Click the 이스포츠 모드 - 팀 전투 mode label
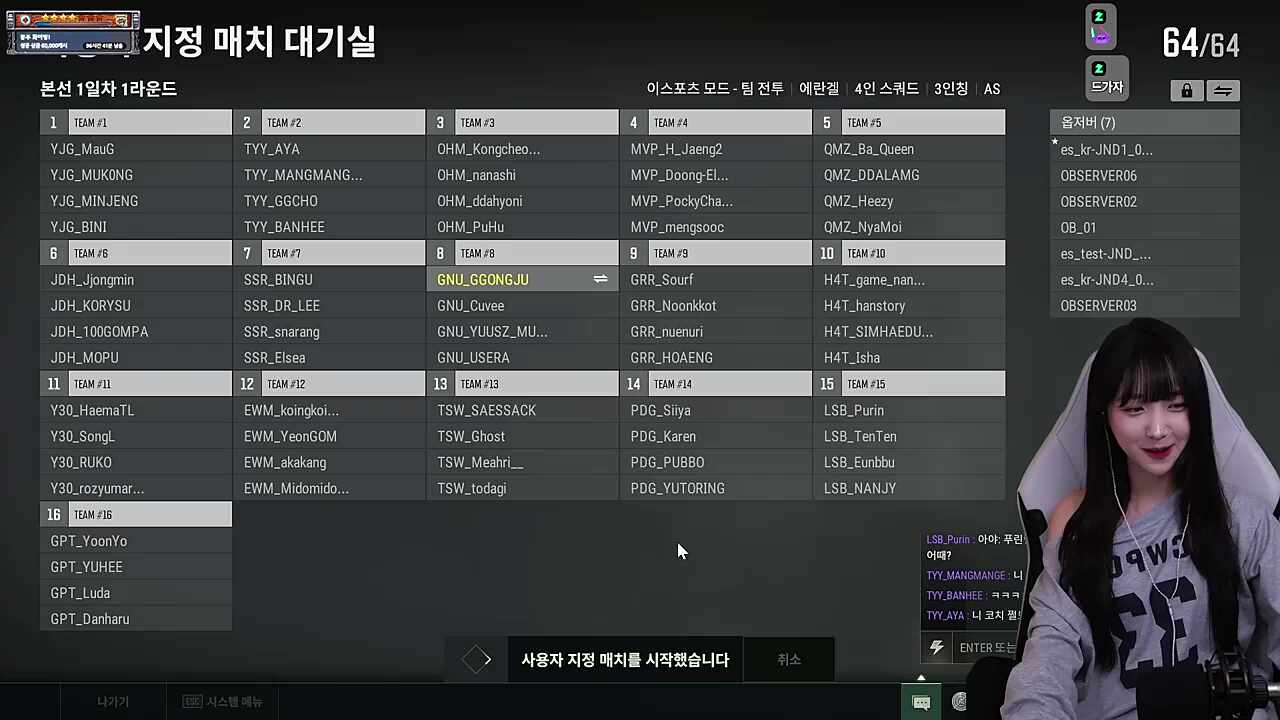 coord(713,89)
